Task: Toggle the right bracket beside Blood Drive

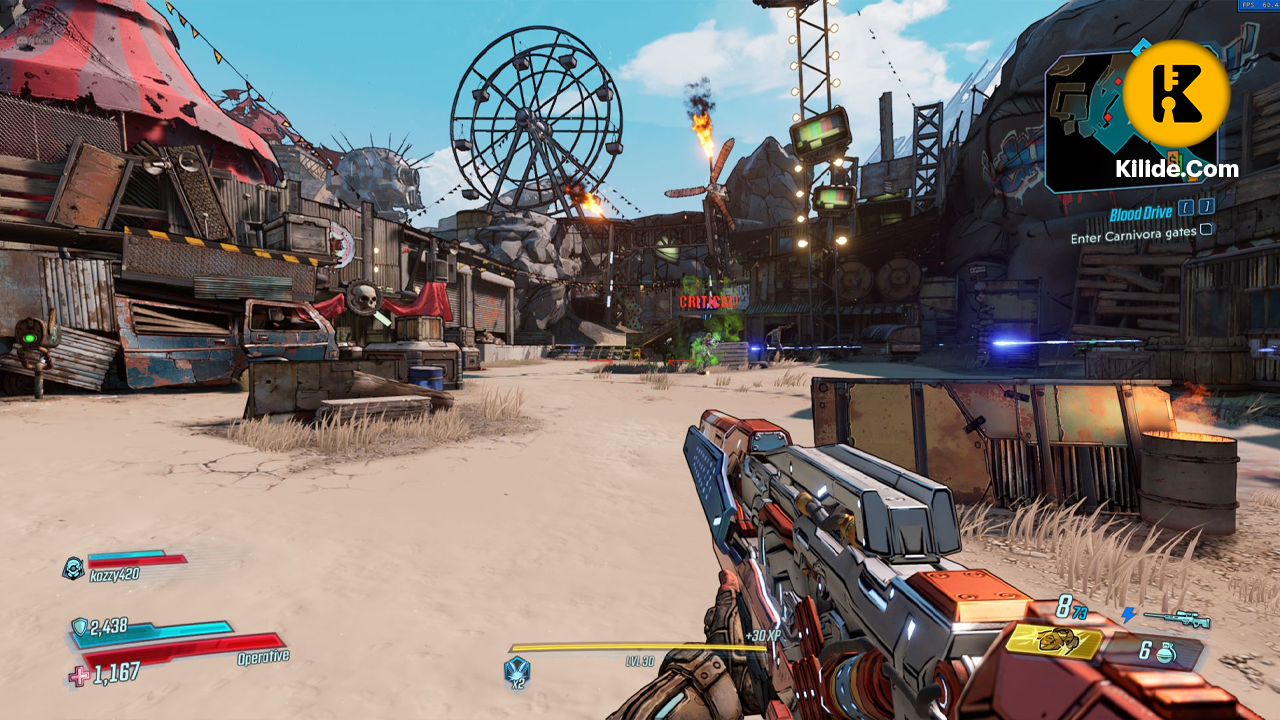Action: (x=1206, y=208)
